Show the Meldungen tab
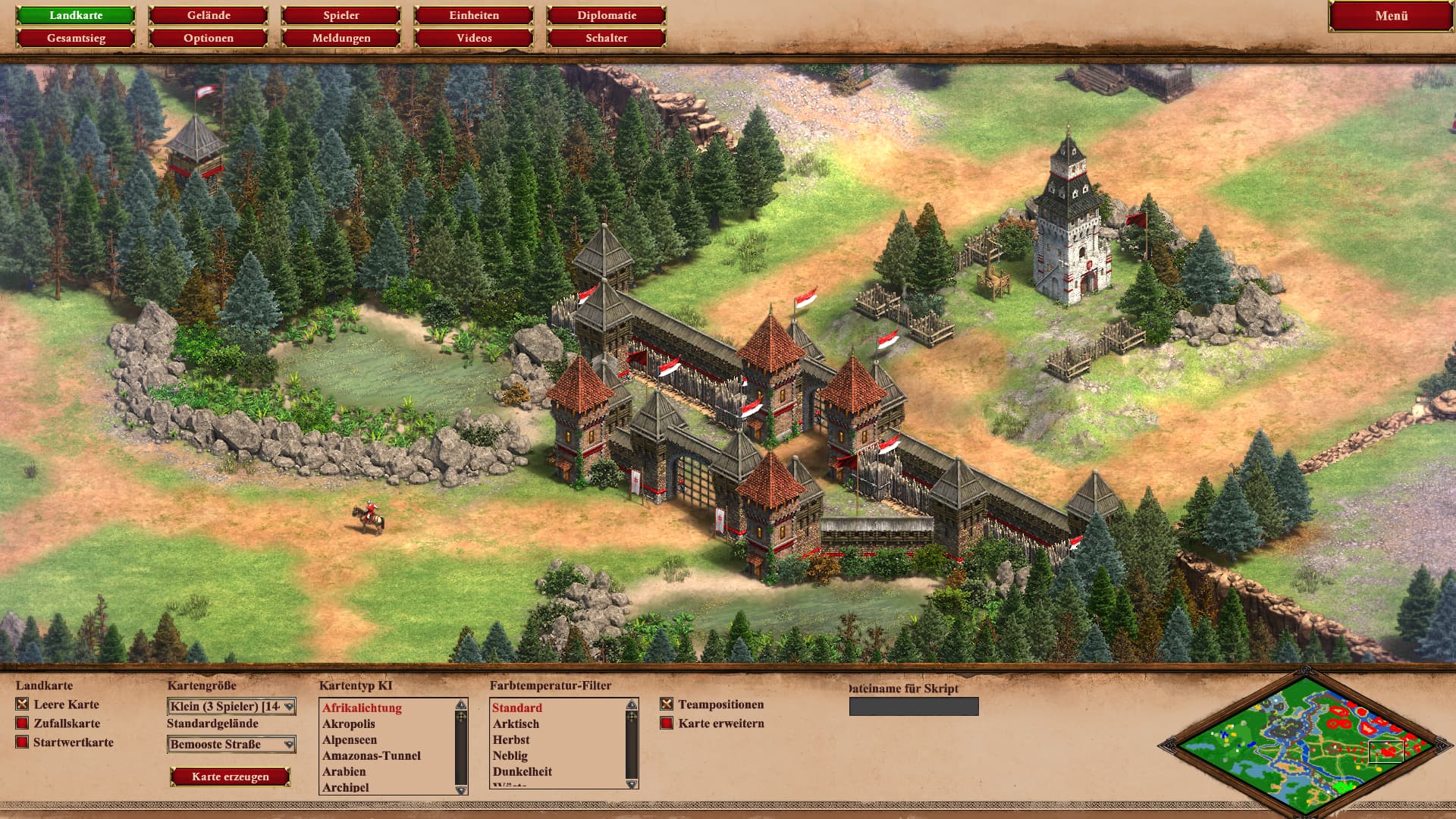This screenshot has height=819, width=1456. [x=341, y=38]
